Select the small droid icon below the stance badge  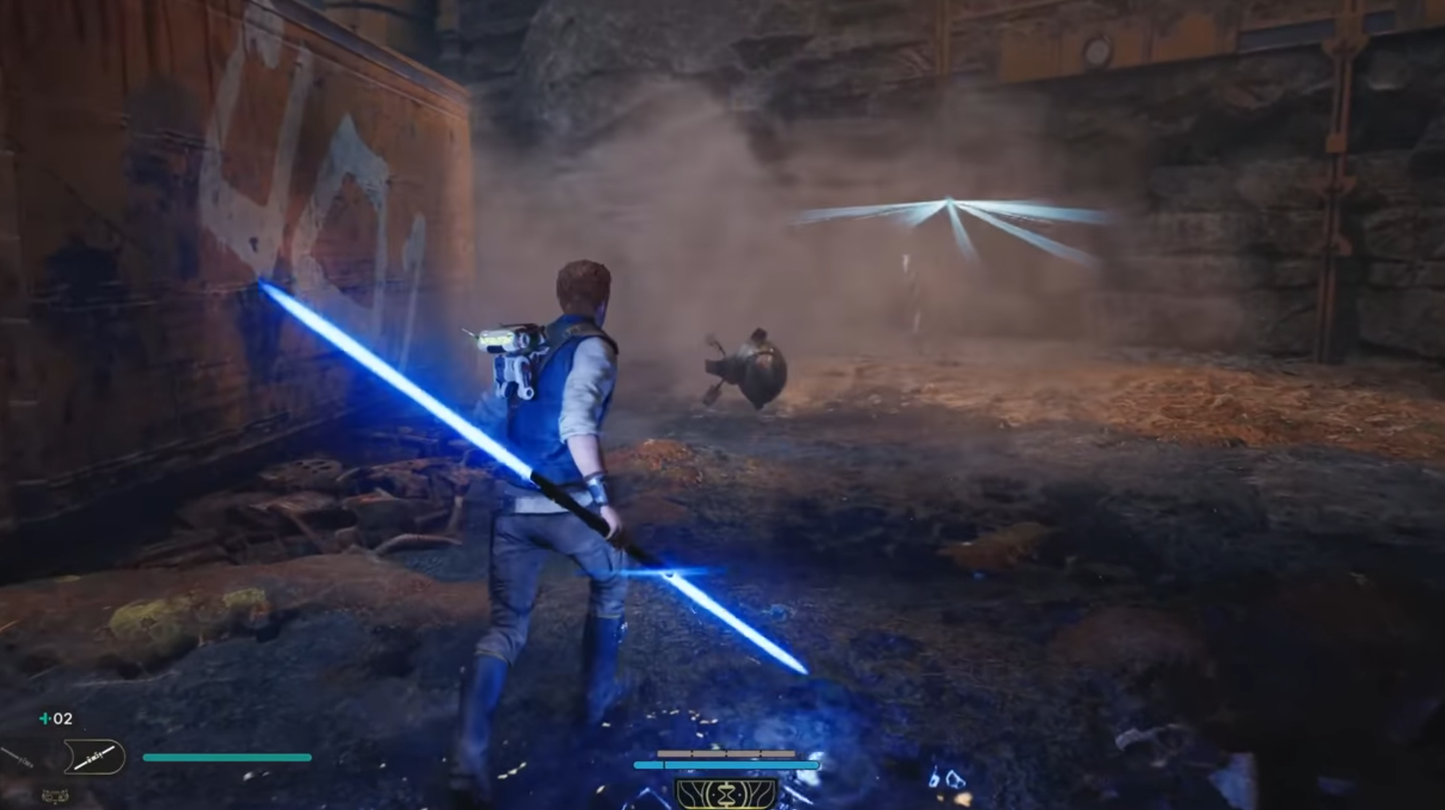[x=54, y=795]
